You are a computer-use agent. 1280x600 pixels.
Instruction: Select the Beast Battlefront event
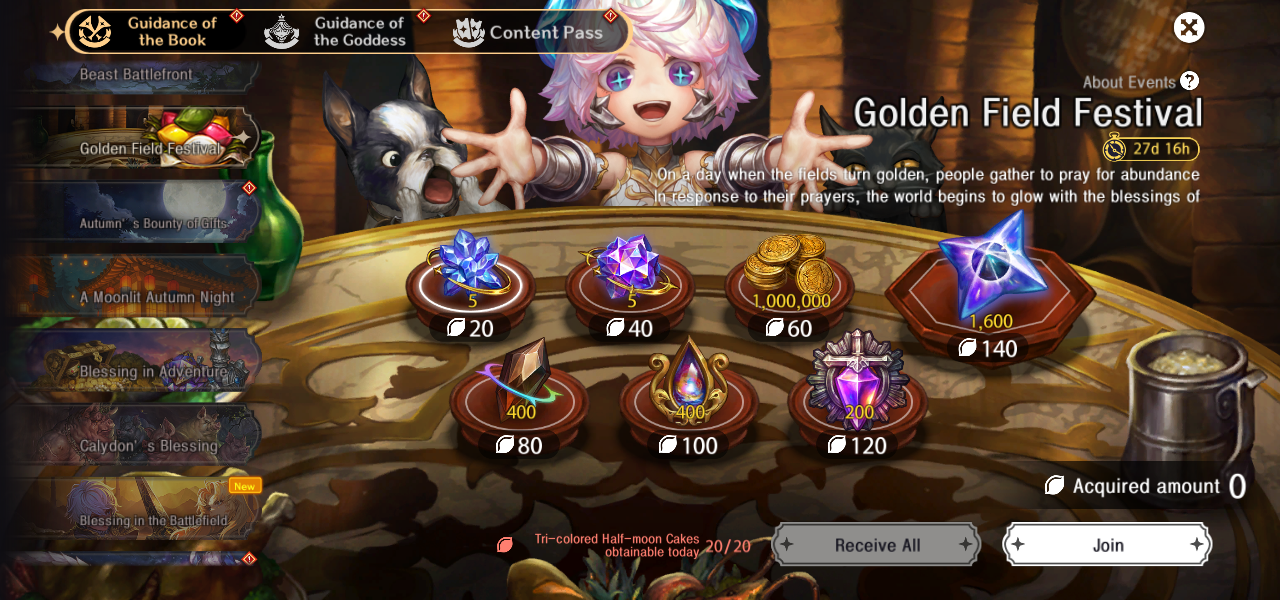(137, 75)
